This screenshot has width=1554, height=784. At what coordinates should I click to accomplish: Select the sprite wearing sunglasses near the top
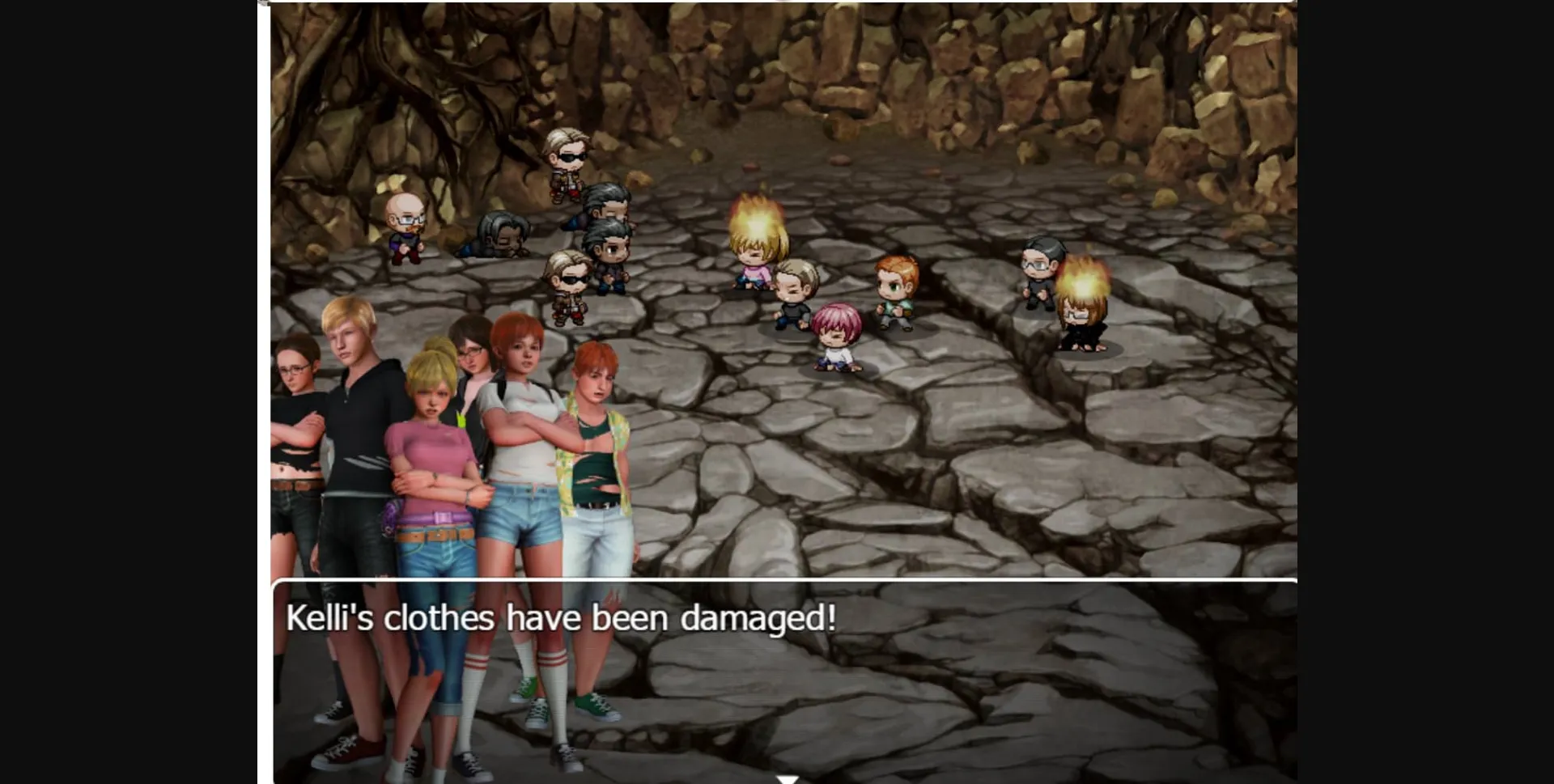567,158
